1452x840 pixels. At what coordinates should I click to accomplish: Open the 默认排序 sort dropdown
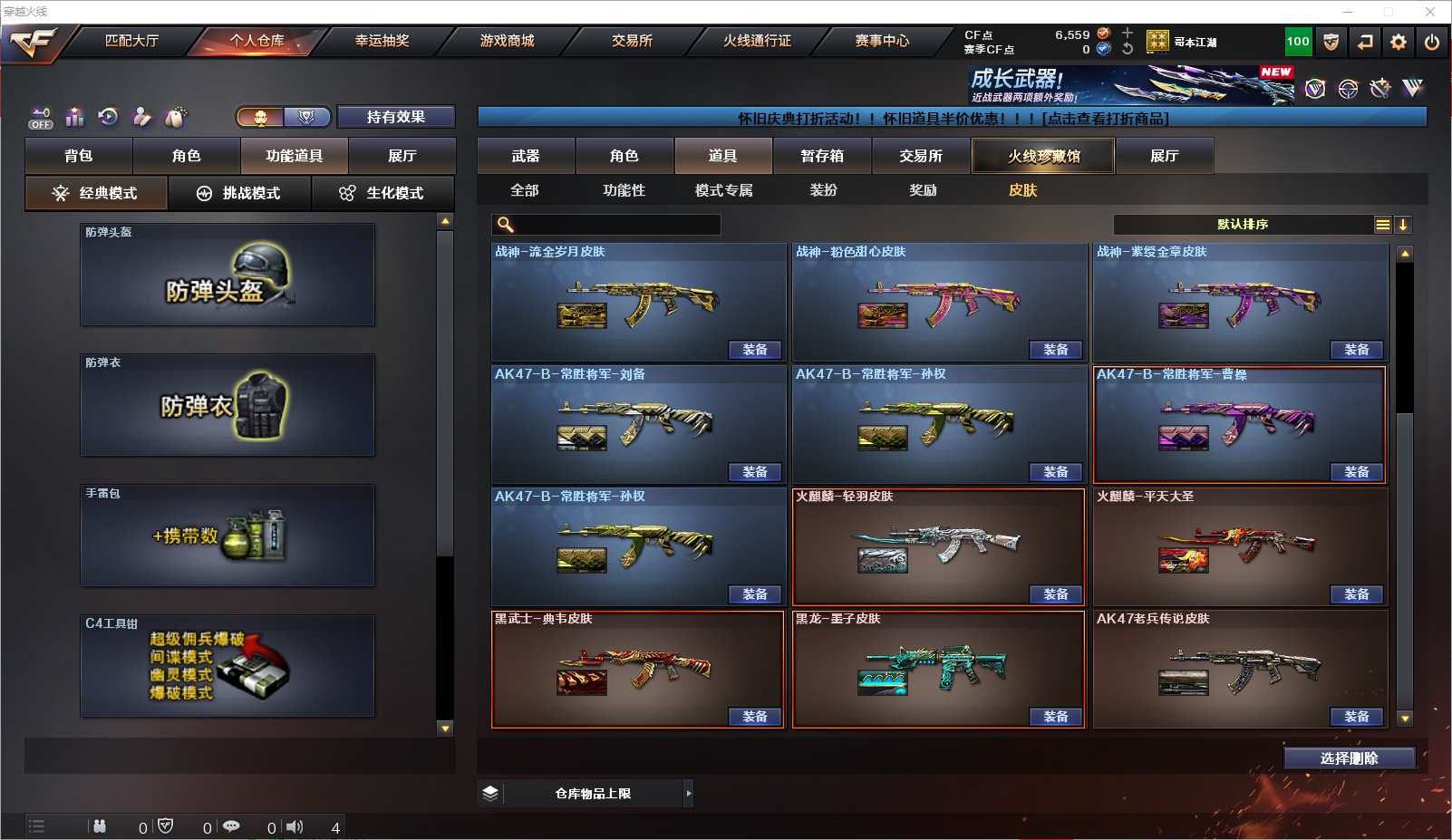click(x=1243, y=225)
